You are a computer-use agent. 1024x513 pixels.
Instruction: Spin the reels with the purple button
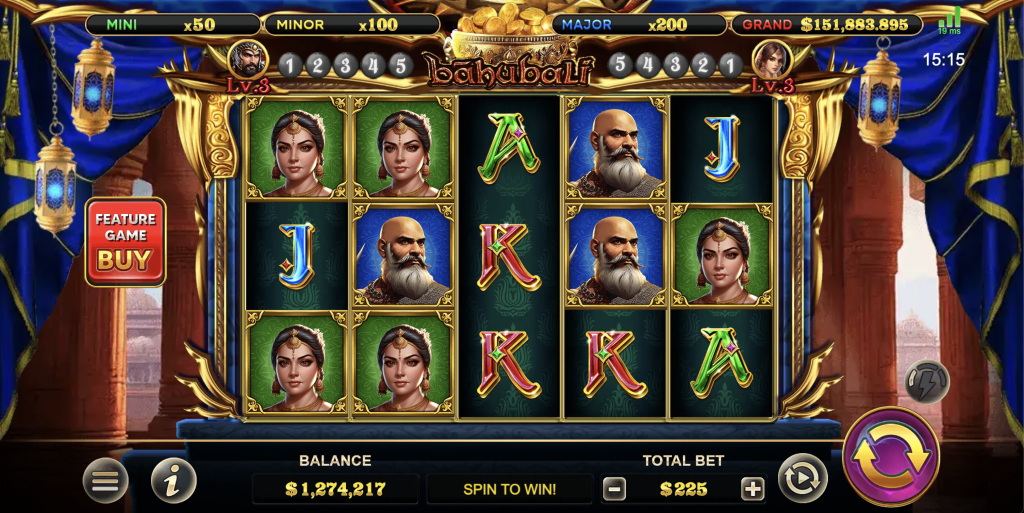pyautogui.click(x=890, y=456)
